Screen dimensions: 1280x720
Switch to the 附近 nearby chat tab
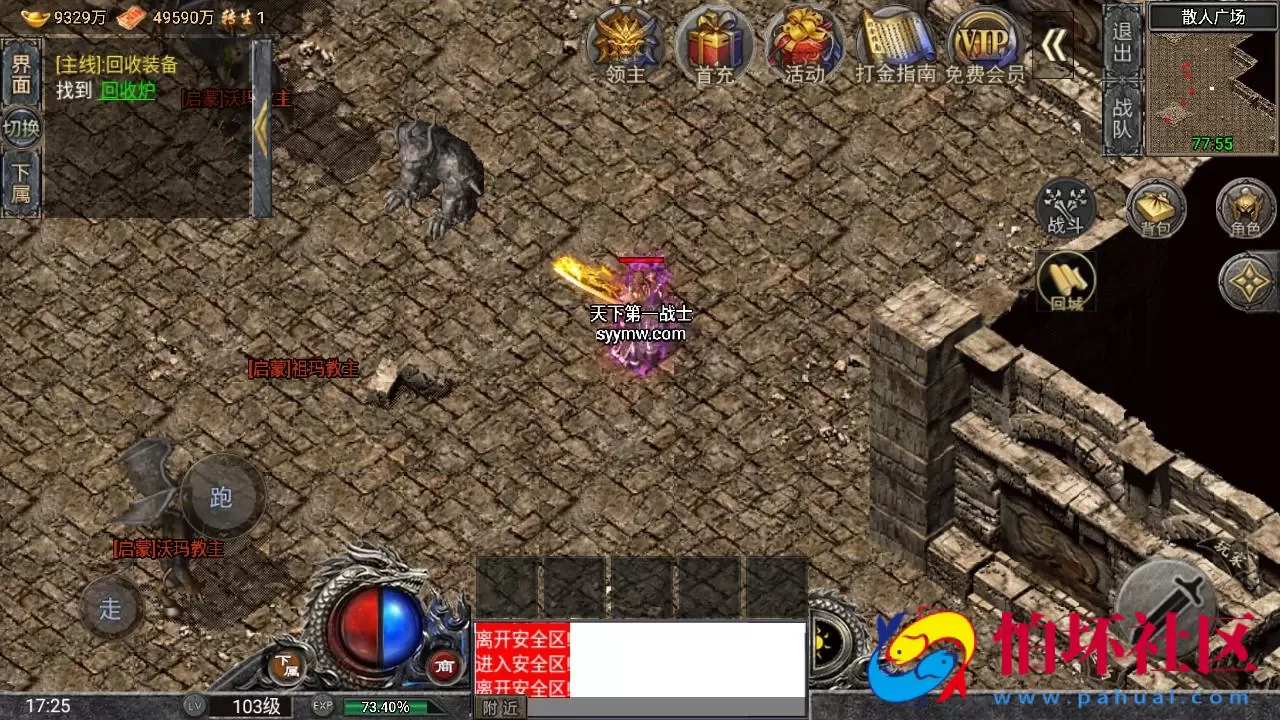(x=499, y=708)
